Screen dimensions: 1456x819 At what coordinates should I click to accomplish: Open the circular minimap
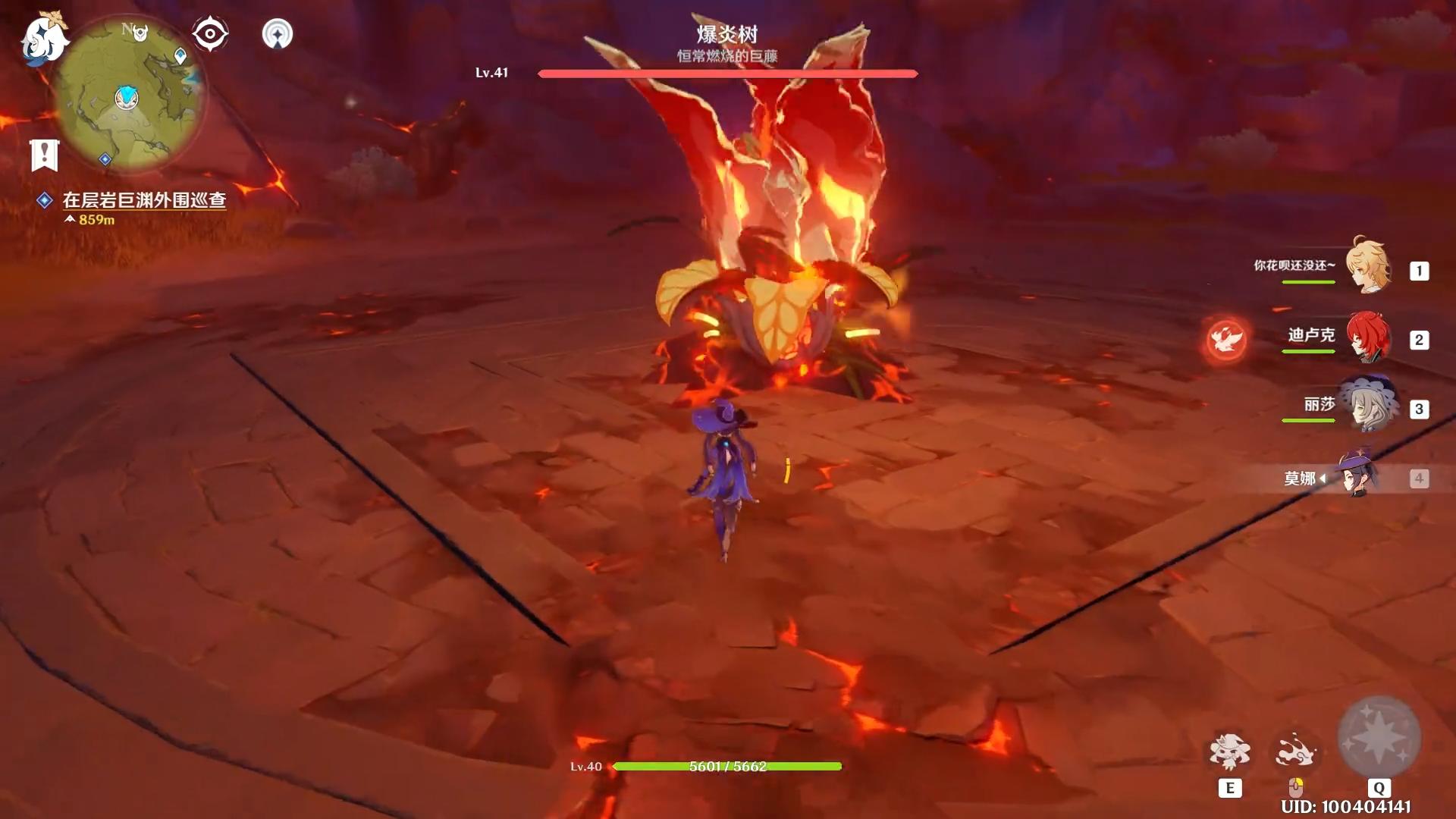click(x=129, y=95)
